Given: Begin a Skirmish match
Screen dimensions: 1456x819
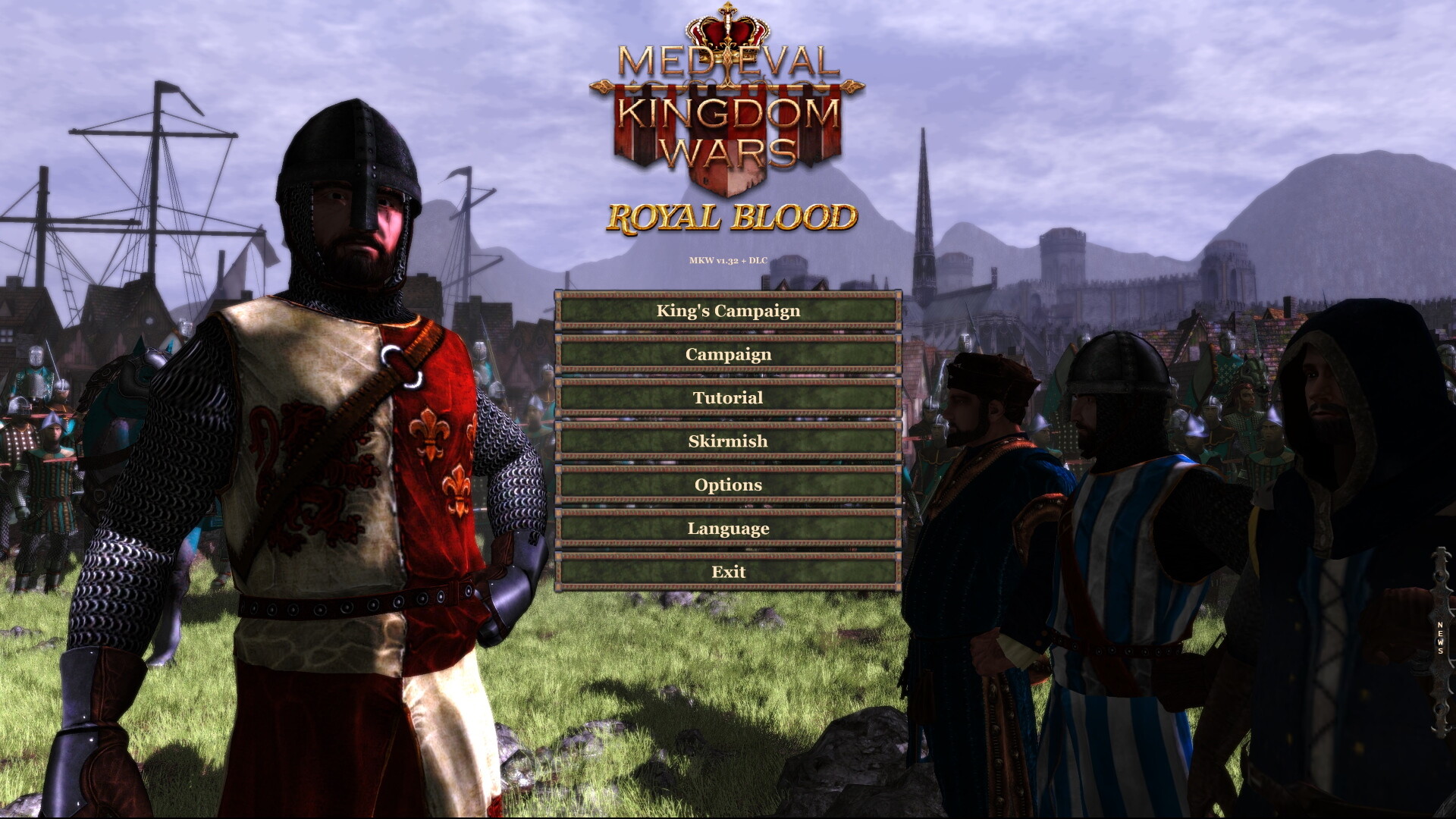Looking at the screenshot, I should tap(728, 440).
